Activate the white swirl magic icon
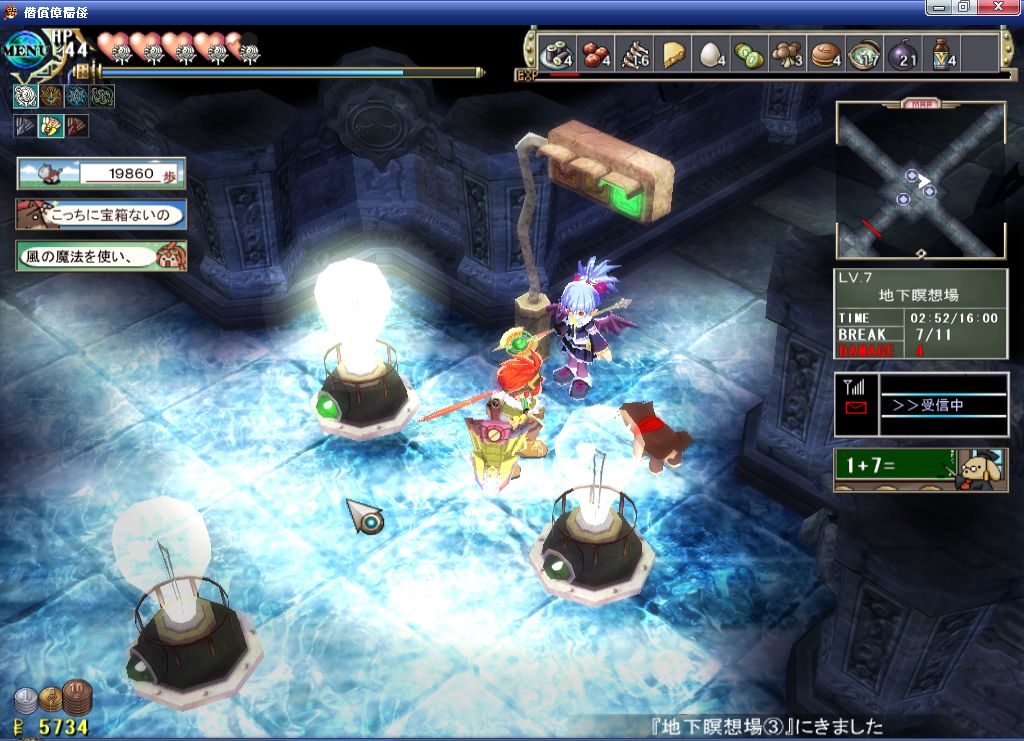Screen dimensions: 1024x741 tap(25, 96)
